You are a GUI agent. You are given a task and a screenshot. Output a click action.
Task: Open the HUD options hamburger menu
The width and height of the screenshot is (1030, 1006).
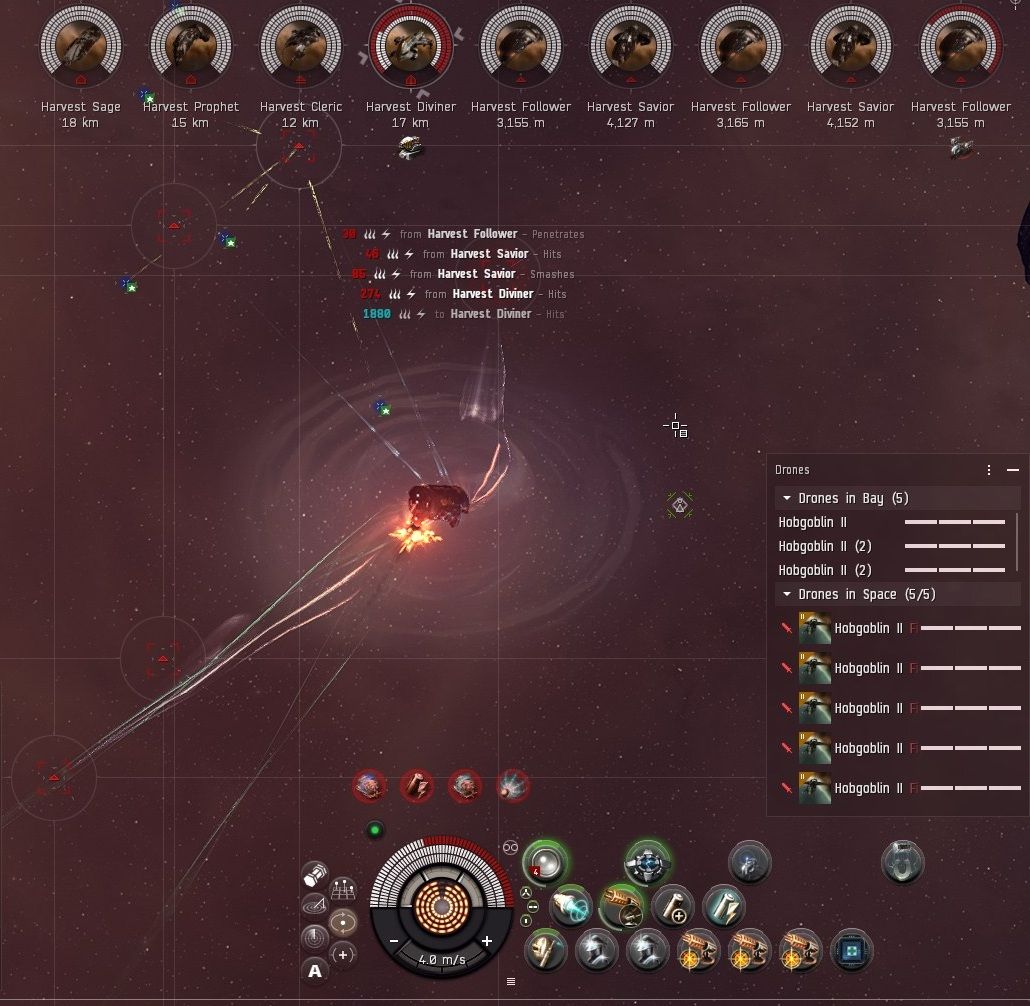(x=511, y=981)
